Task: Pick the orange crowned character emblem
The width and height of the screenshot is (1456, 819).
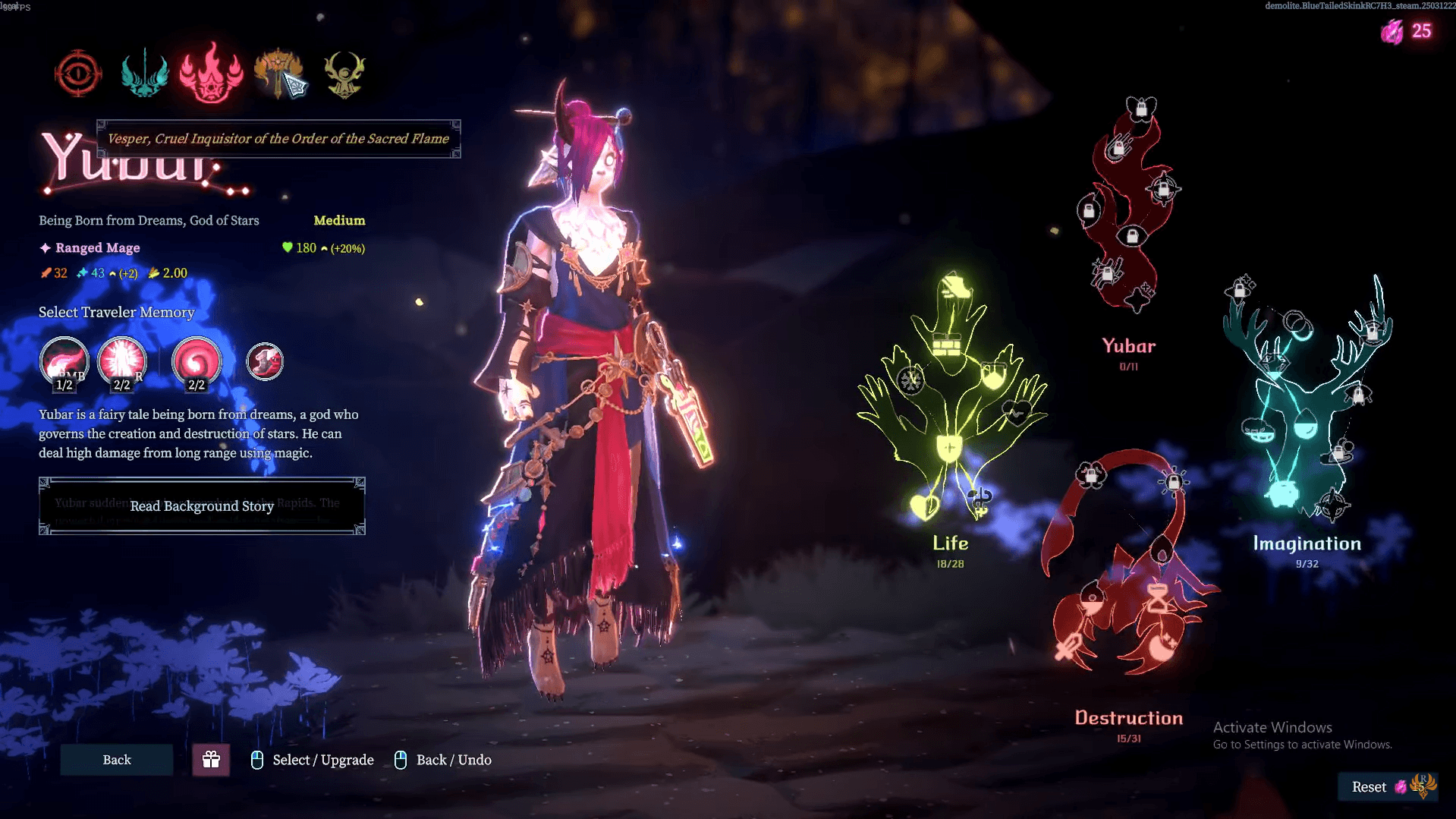Action: [x=278, y=74]
